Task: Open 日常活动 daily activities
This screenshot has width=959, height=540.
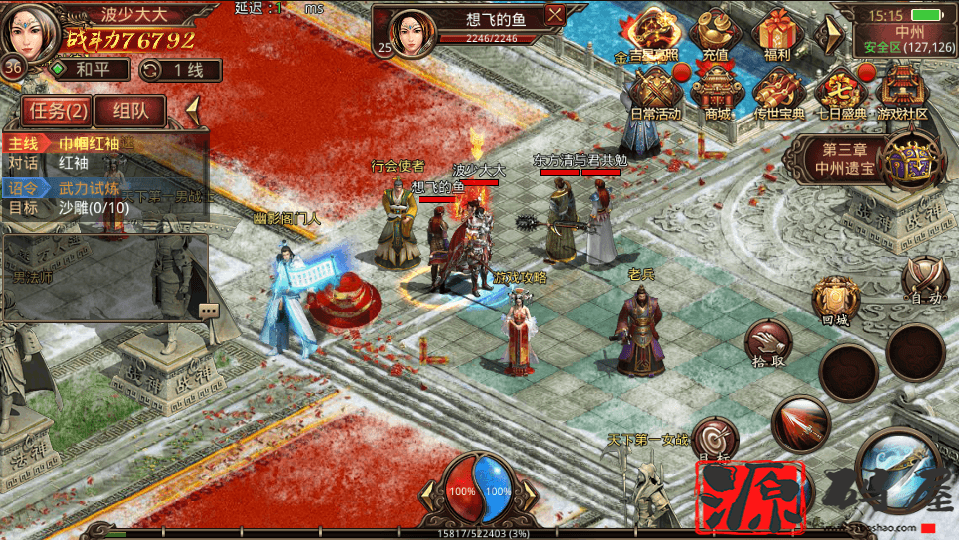Action: [x=655, y=95]
